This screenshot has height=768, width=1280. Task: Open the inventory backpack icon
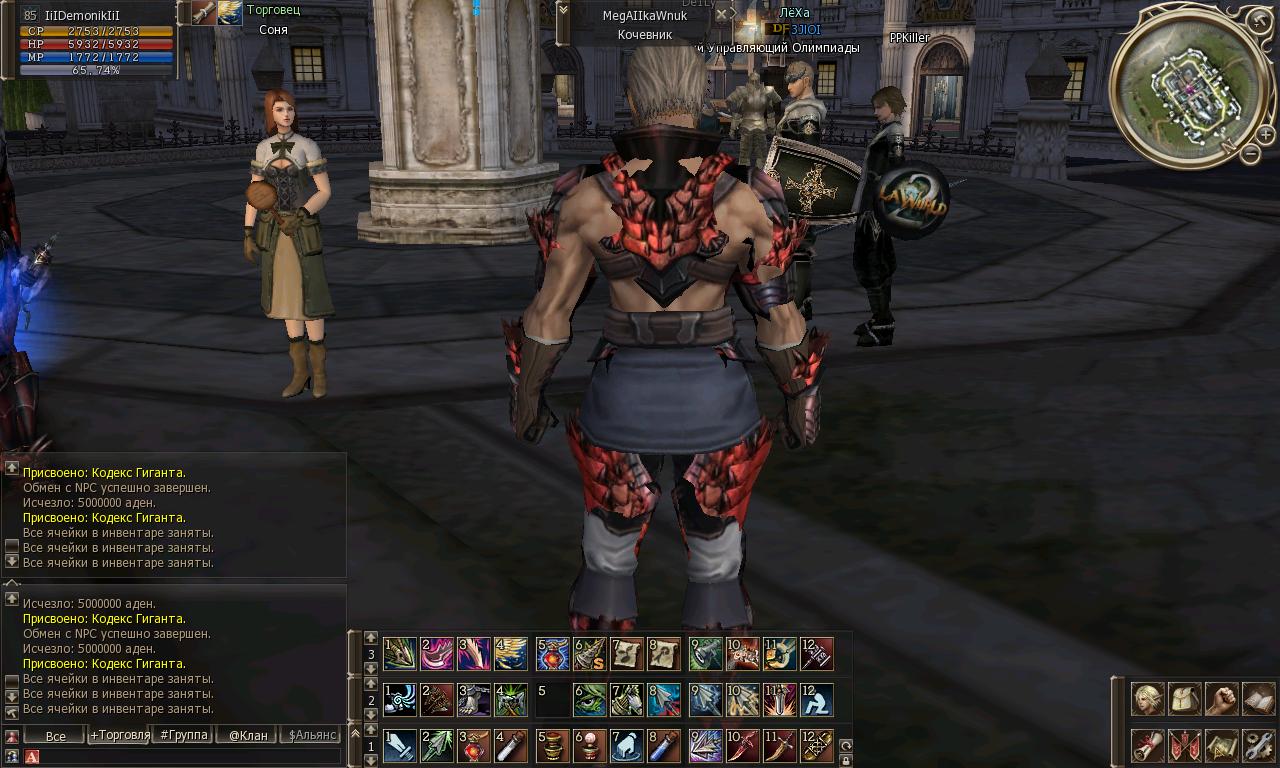point(1185,699)
